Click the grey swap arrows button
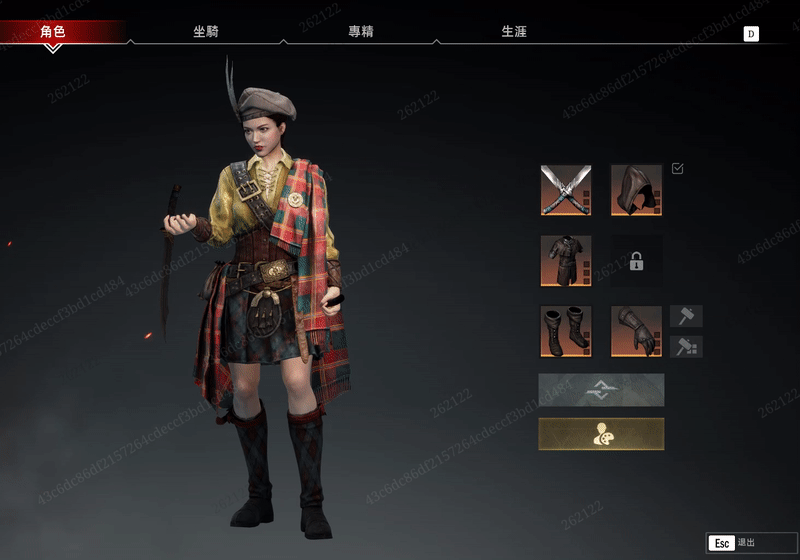The width and height of the screenshot is (800, 560). [601, 389]
